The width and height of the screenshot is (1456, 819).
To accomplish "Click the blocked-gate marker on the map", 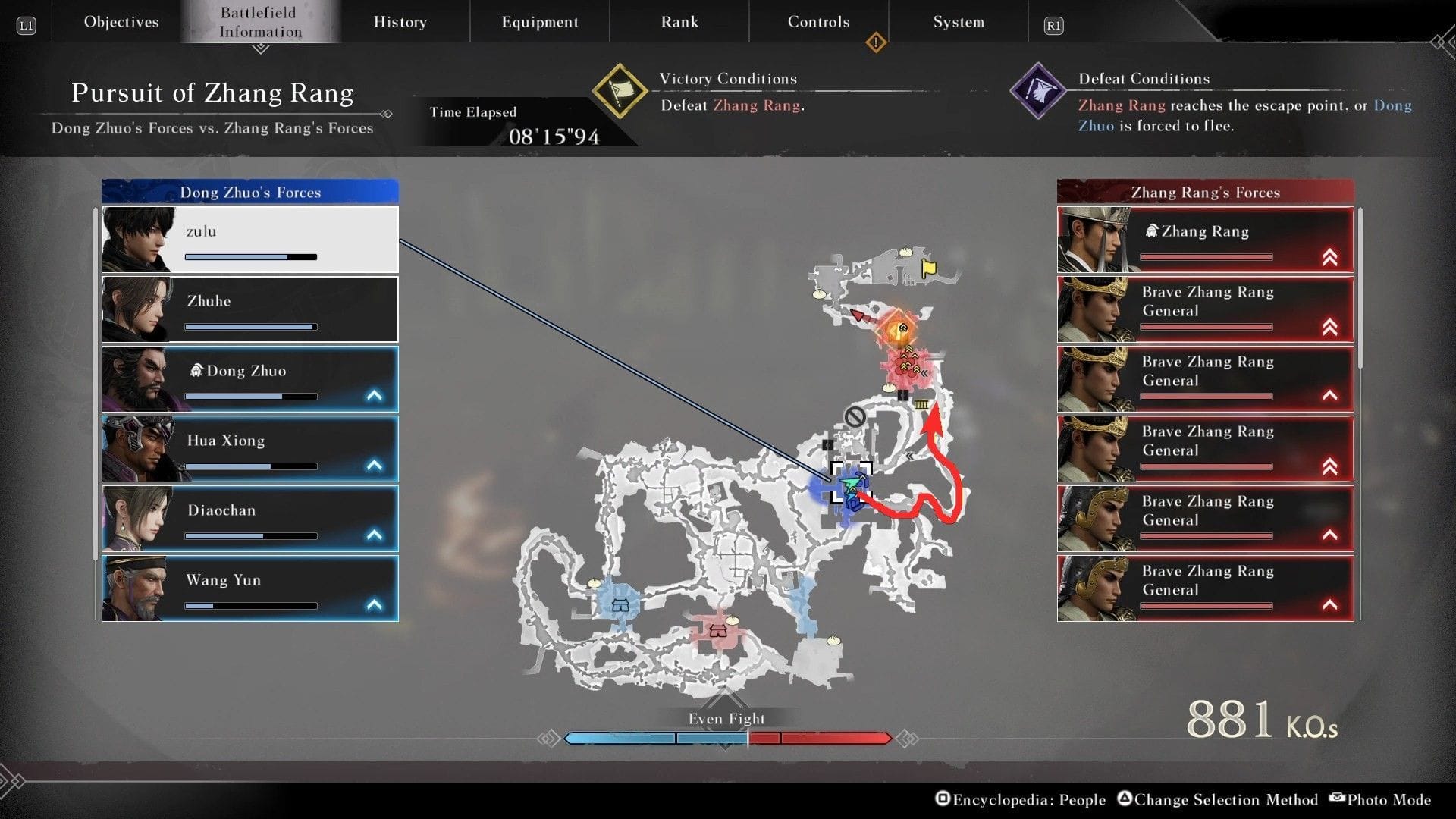I will 855,416.
